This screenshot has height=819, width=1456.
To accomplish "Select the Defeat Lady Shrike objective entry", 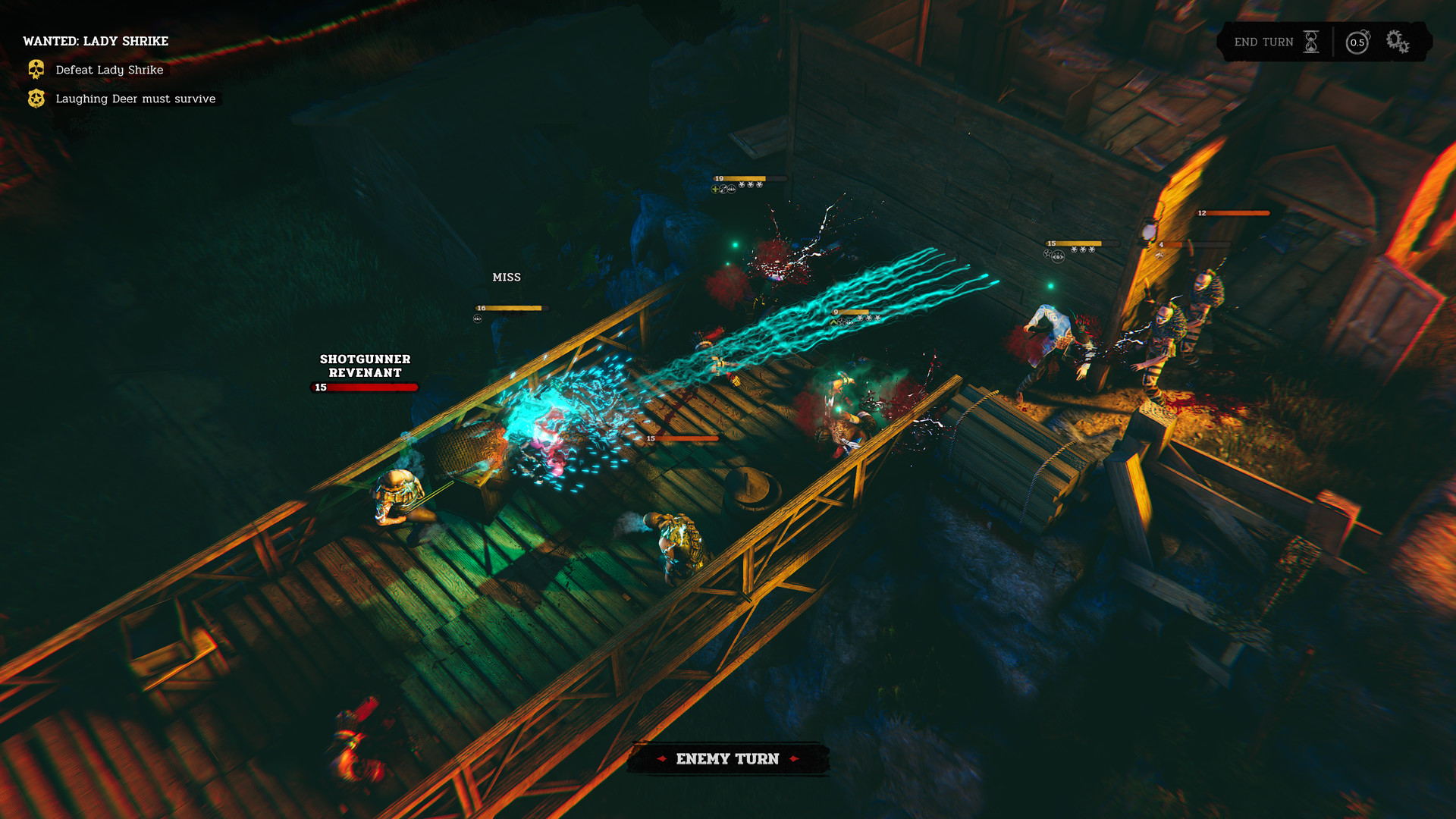I will point(108,70).
